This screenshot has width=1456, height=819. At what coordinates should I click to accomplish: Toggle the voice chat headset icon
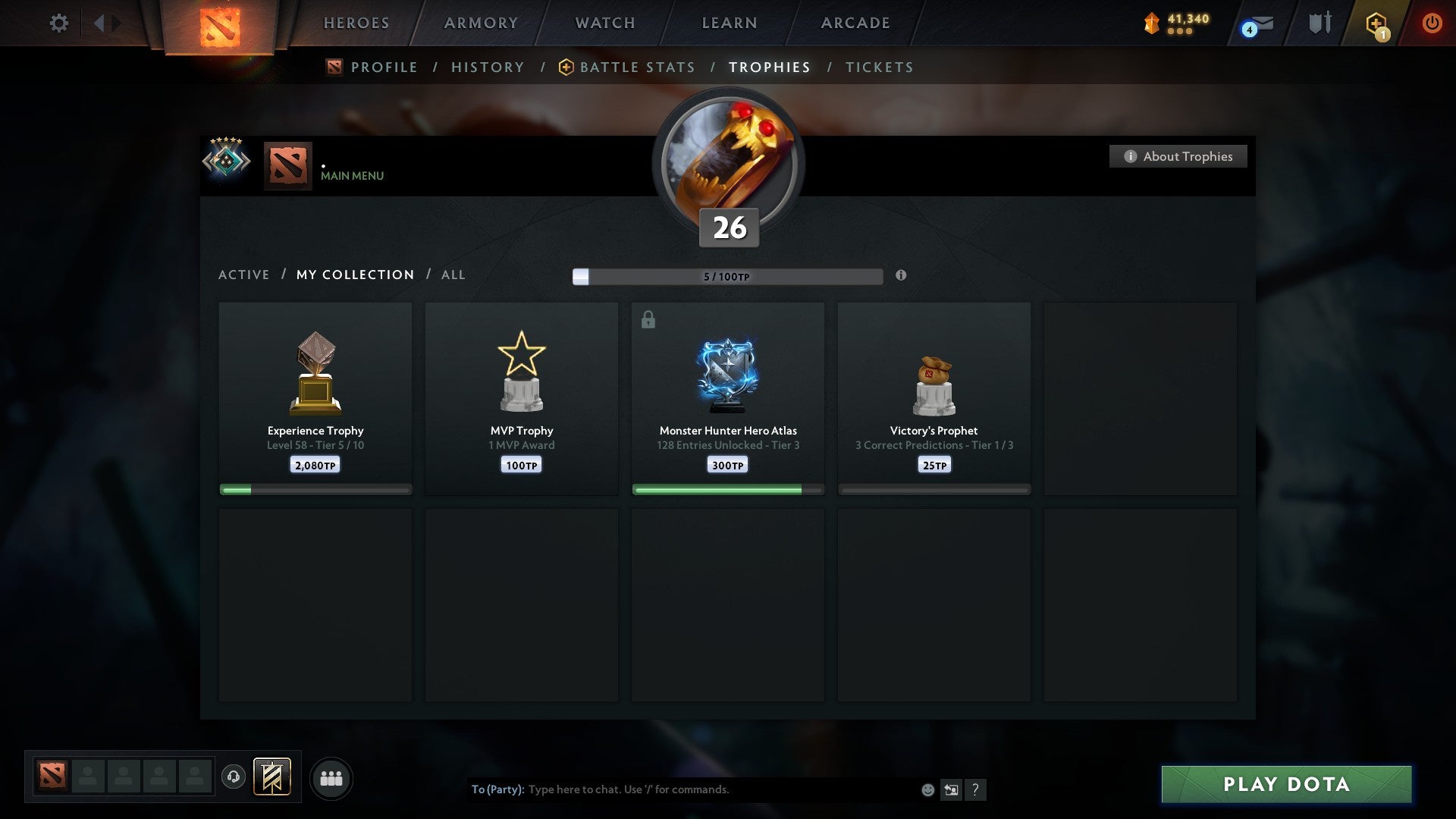(233, 778)
